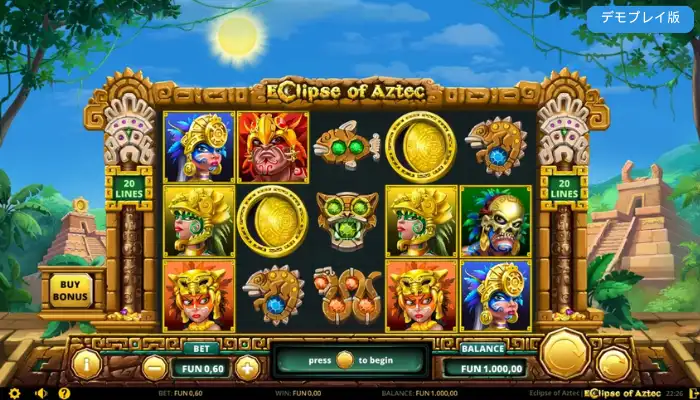
Task: Activate the autoplay button beside spin
Action: coord(613,365)
